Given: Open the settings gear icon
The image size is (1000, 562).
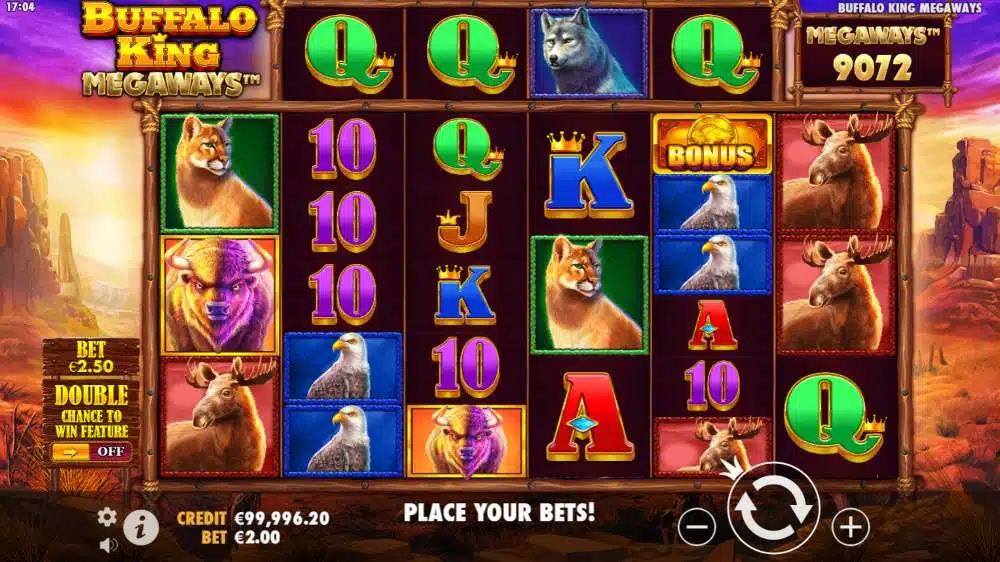Looking at the screenshot, I should (107, 517).
